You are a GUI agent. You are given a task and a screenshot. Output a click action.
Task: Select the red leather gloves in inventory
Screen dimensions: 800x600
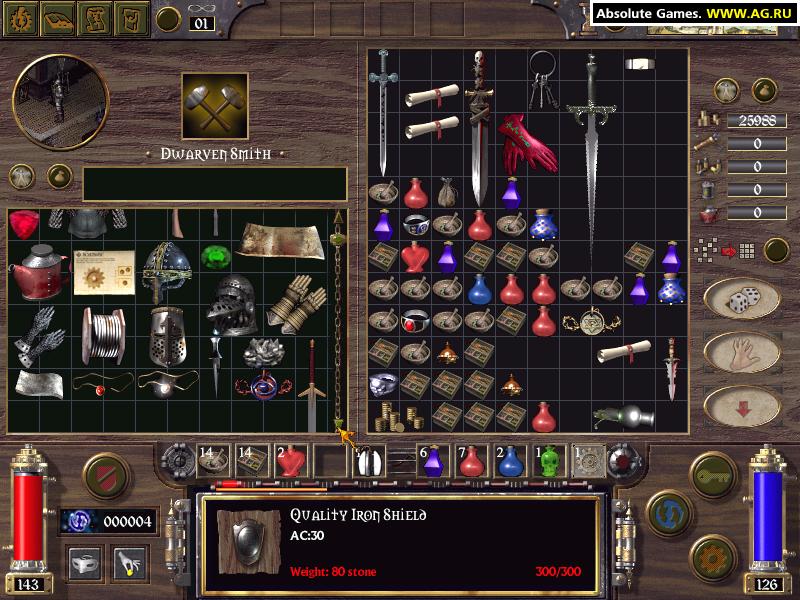(526, 142)
